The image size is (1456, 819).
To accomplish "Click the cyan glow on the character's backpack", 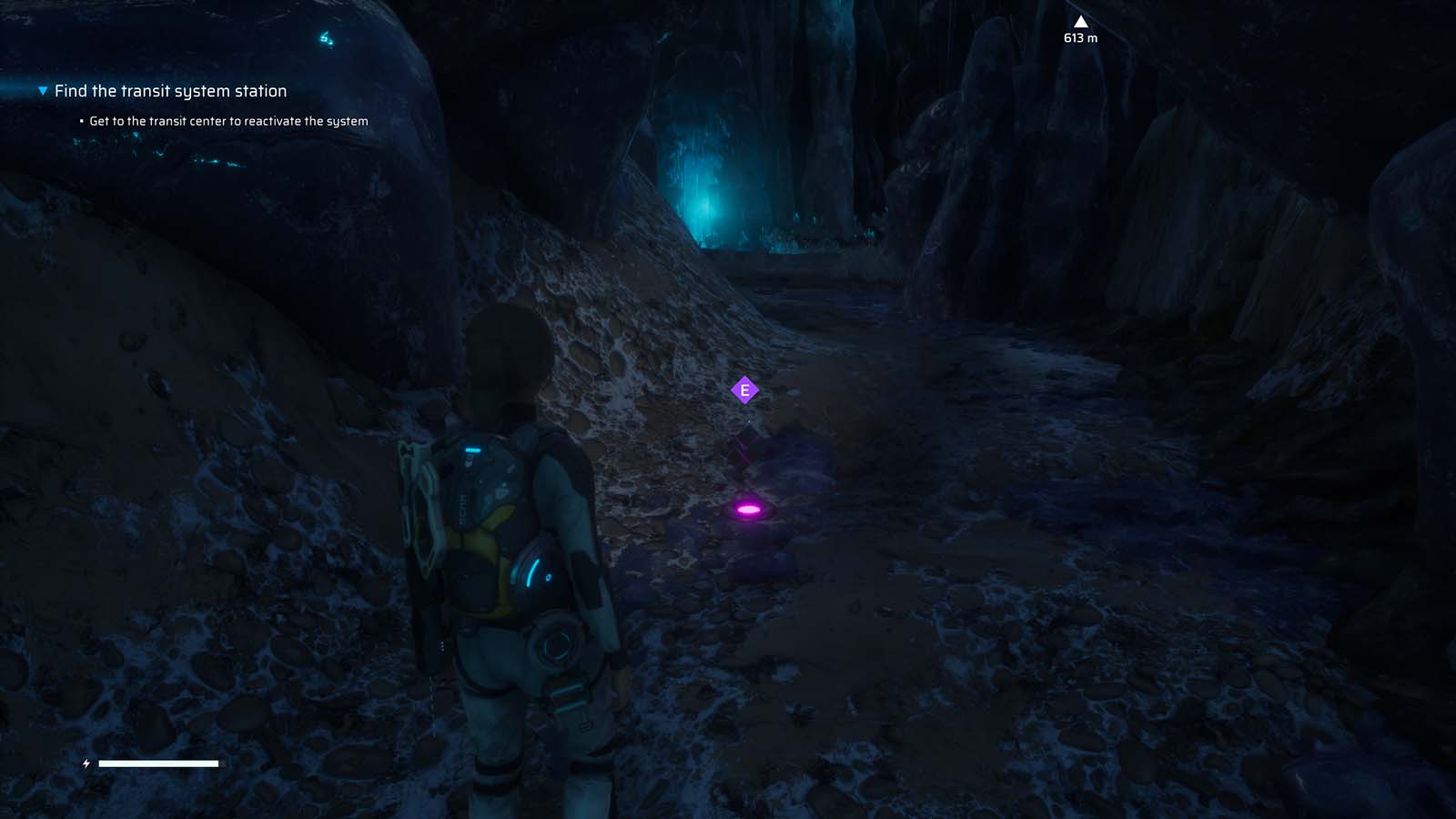I will pyautogui.click(x=472, y=449).
